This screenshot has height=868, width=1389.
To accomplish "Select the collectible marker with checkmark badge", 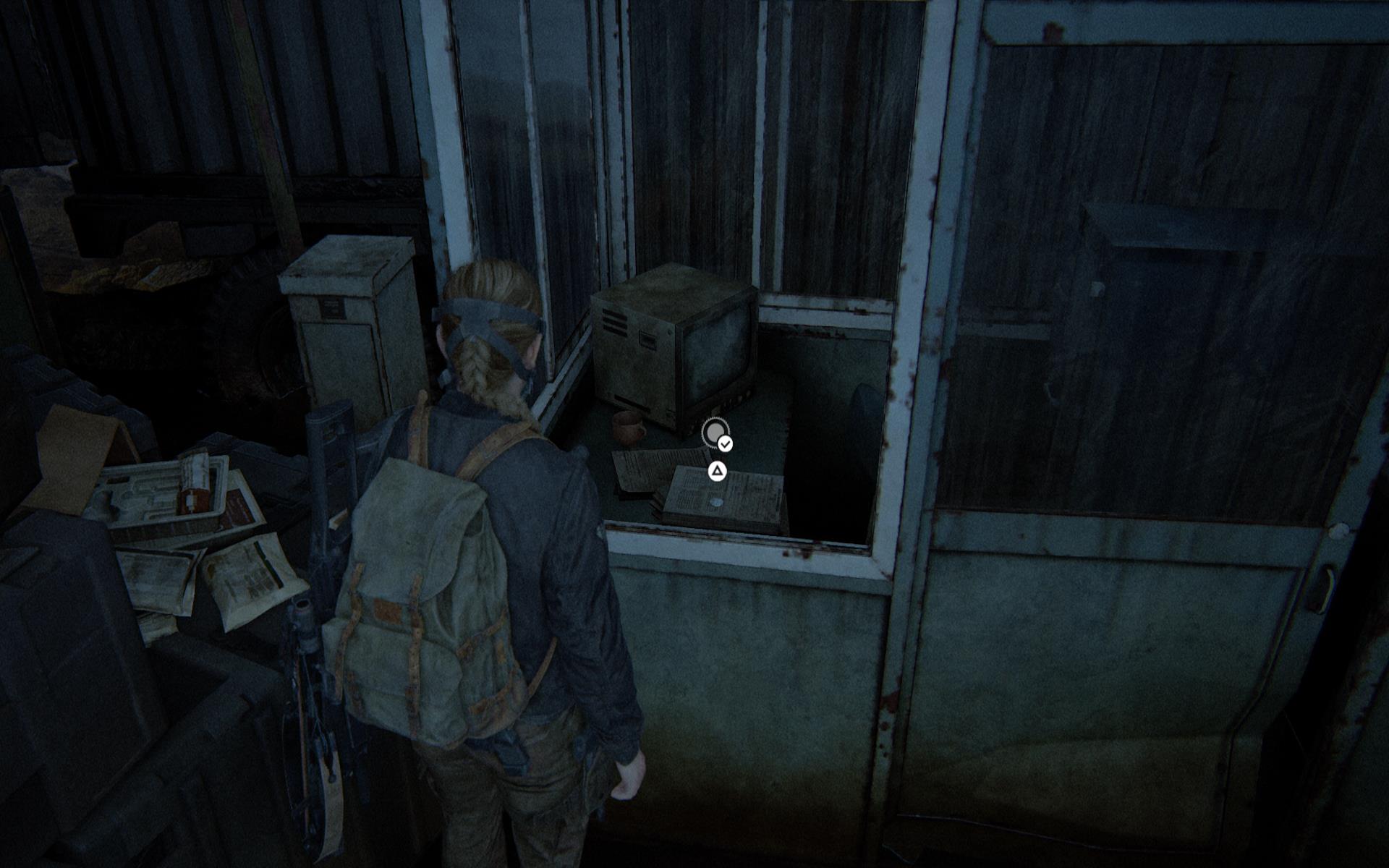I will 716,434.
